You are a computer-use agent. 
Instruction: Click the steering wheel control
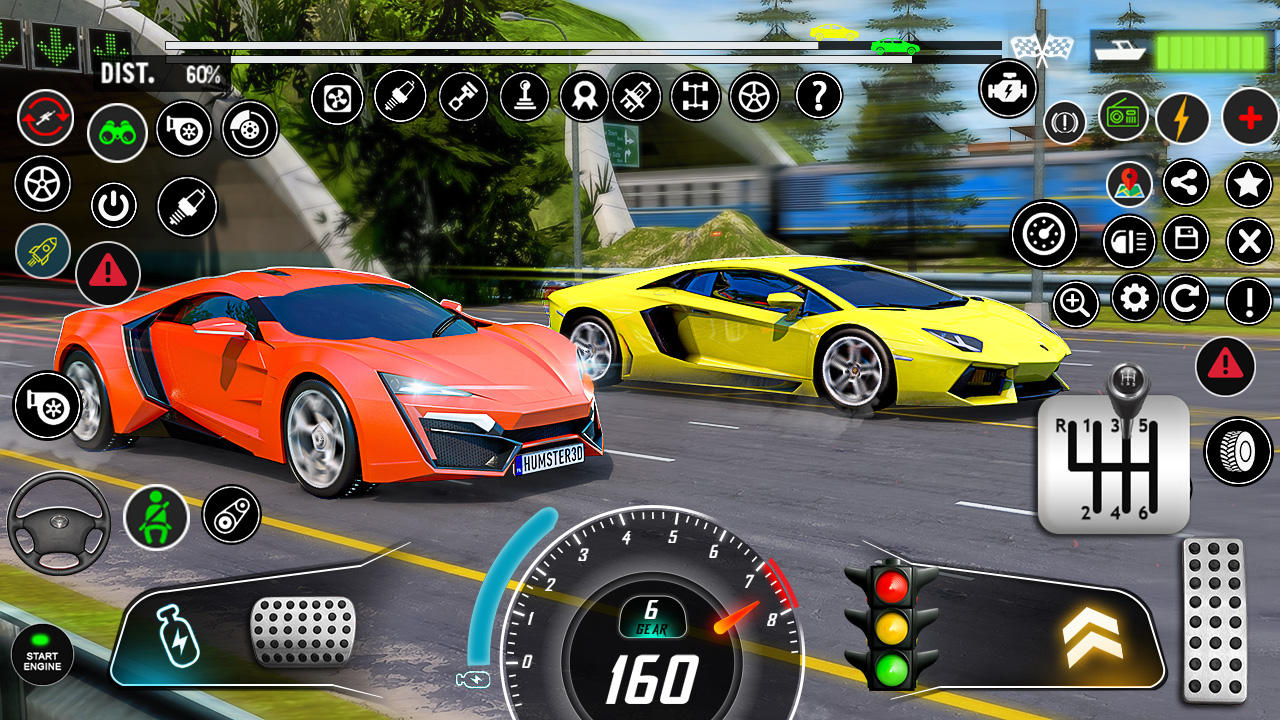[59, 523]
